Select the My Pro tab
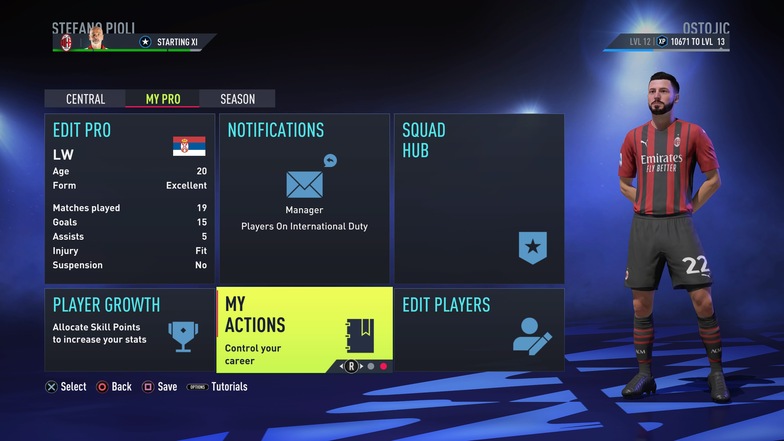The image size is (784, 441). click(162, 99)
